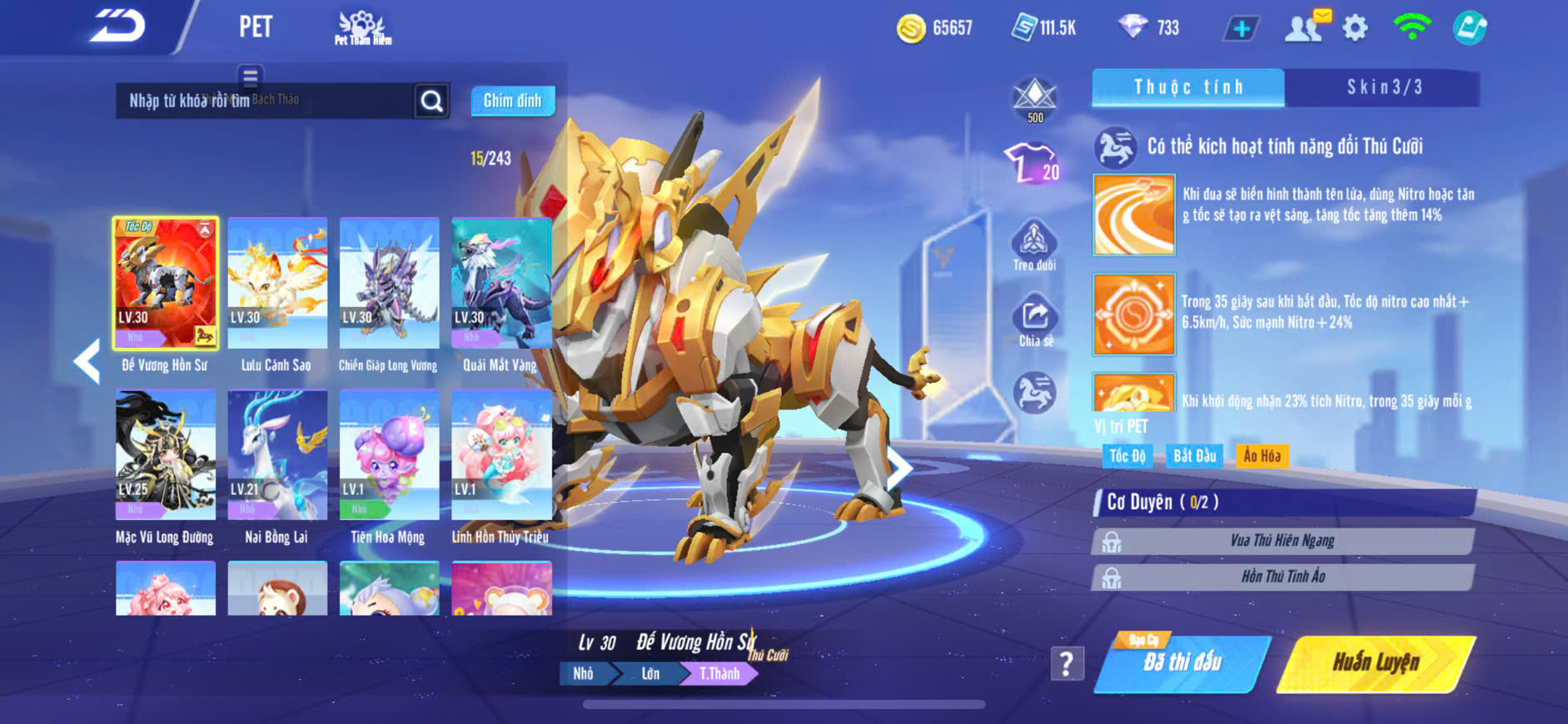Select the Nai Bồng Lai pet card
1568x724 pixels.
point(277,457)
